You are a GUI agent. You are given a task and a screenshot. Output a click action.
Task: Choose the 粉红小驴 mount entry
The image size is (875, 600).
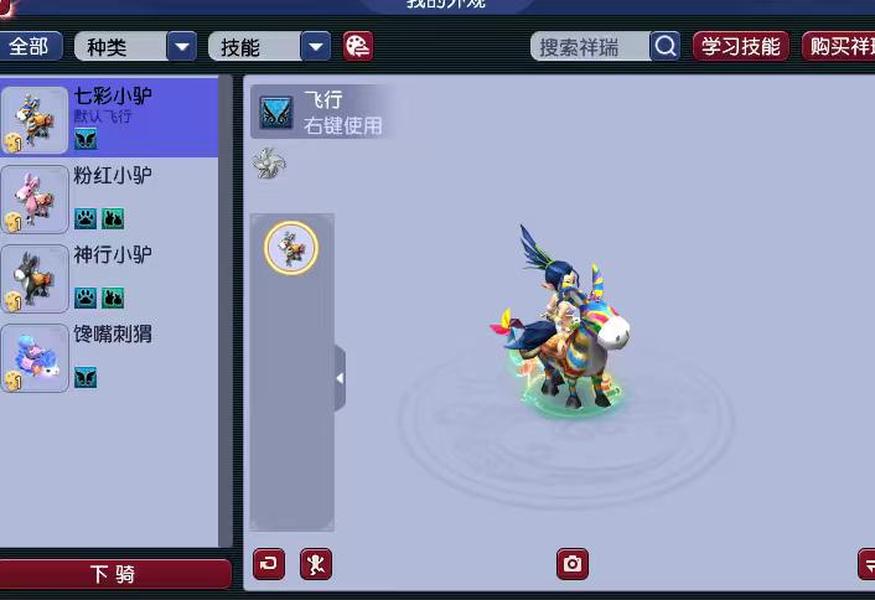coord(110,198)
